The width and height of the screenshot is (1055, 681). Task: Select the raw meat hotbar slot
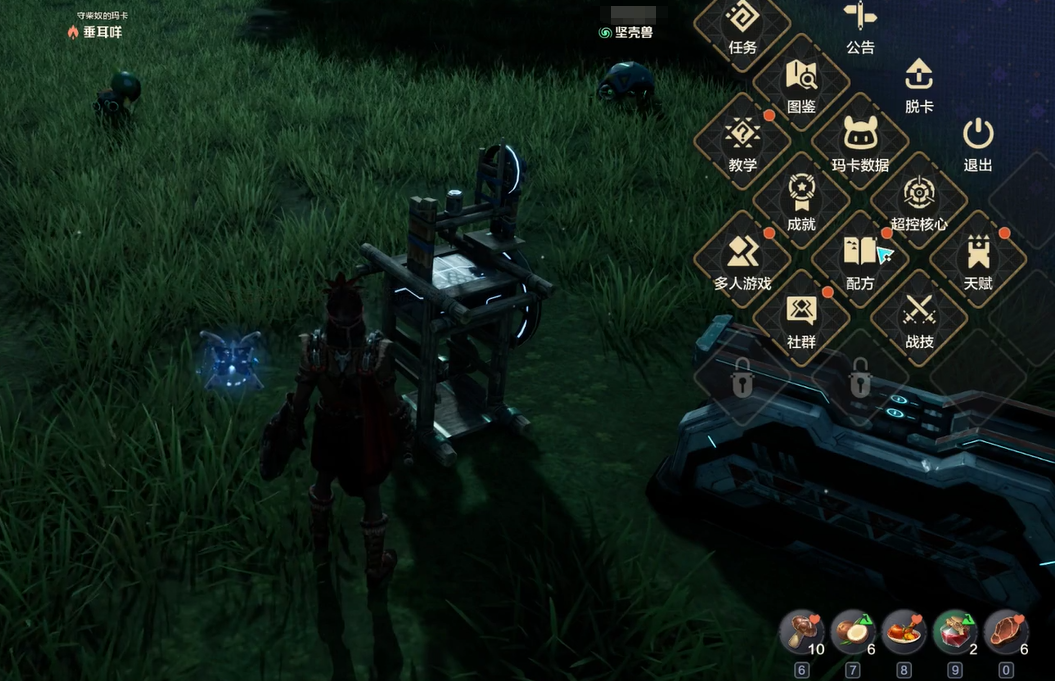click(x=1005, y=633)
